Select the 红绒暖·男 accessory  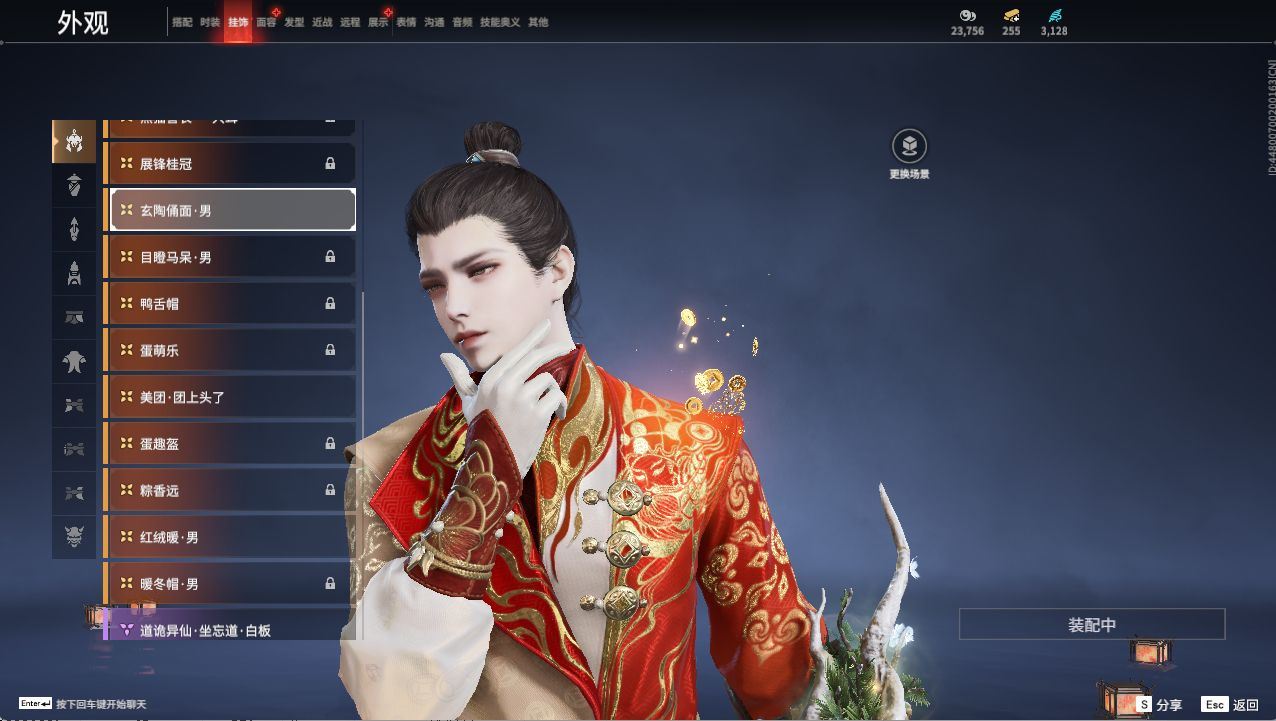tap(229, 537)
